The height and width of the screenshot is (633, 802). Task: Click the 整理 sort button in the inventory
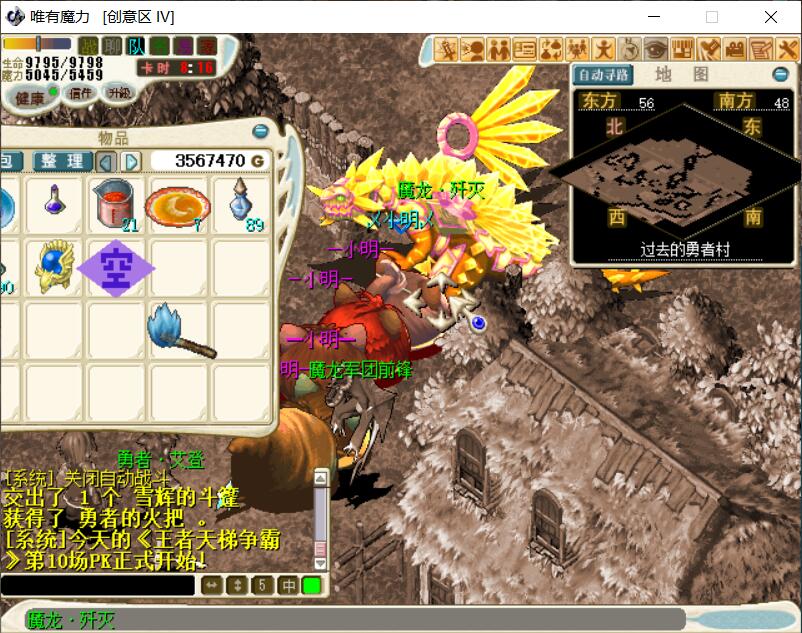pos(63,161)
